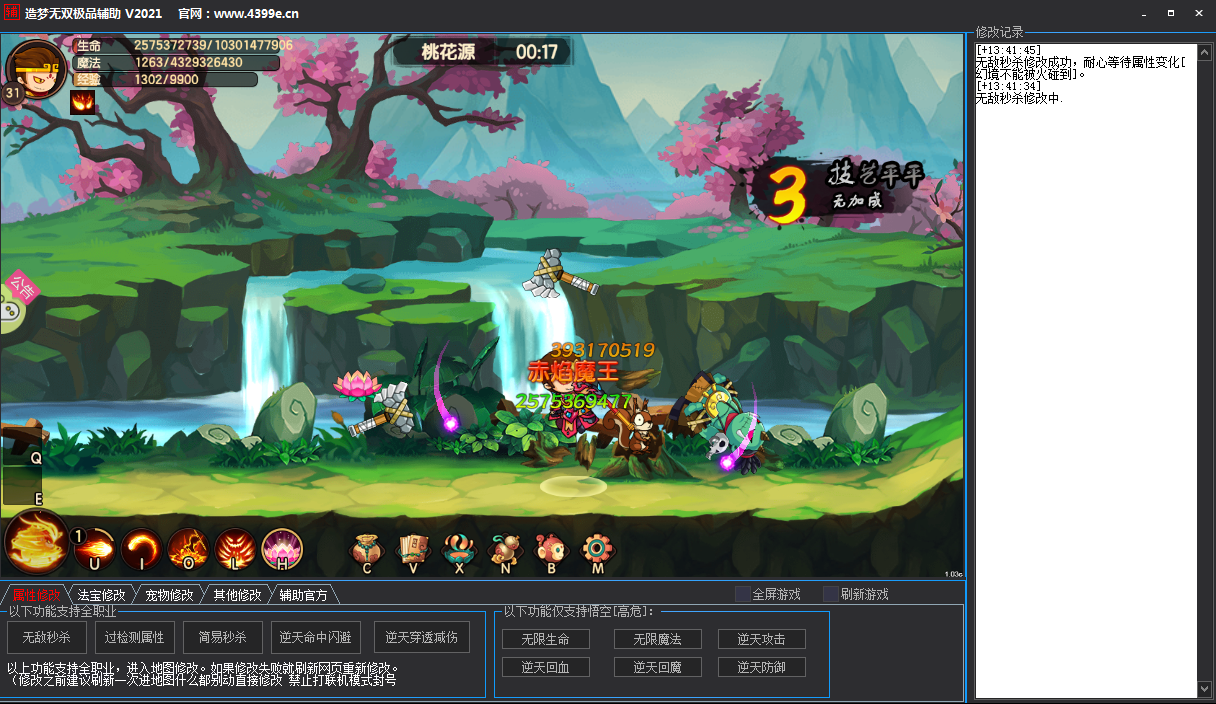1216x704 pixels.
Task: Use the fire crescent skill marked I
Action: tap(141, 548)
